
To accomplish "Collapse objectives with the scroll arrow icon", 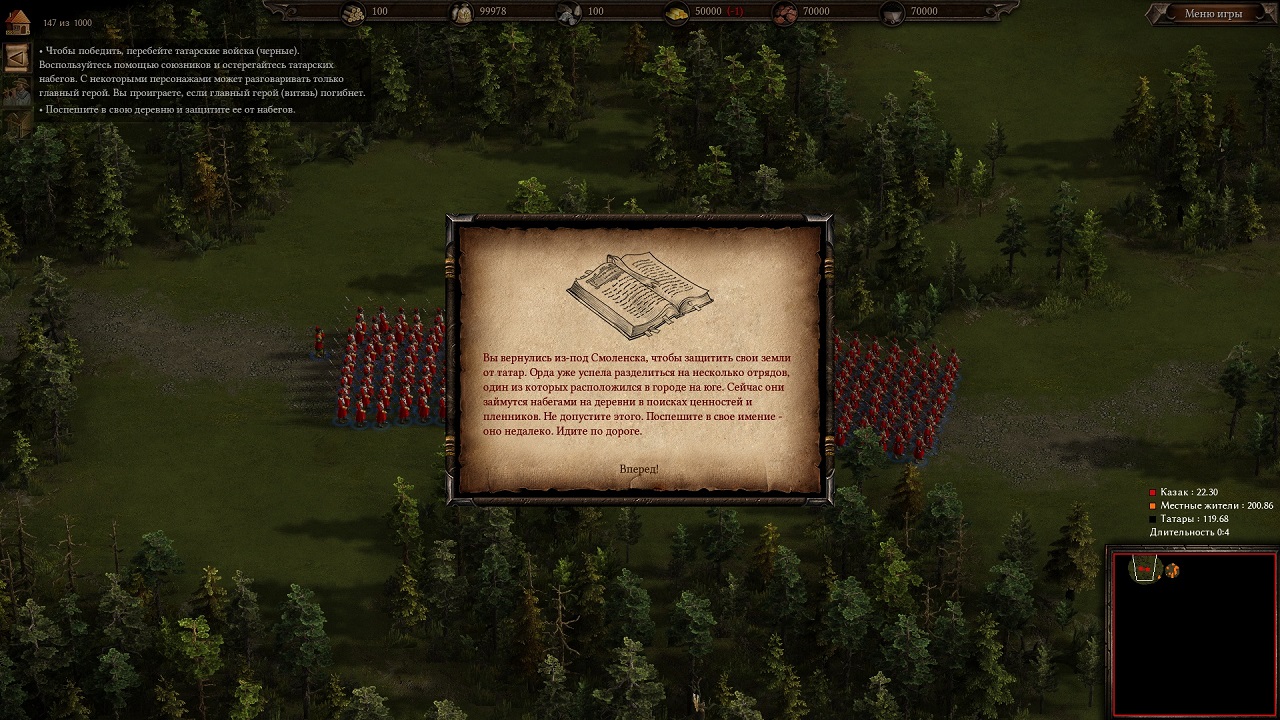I will pos(16,58).
